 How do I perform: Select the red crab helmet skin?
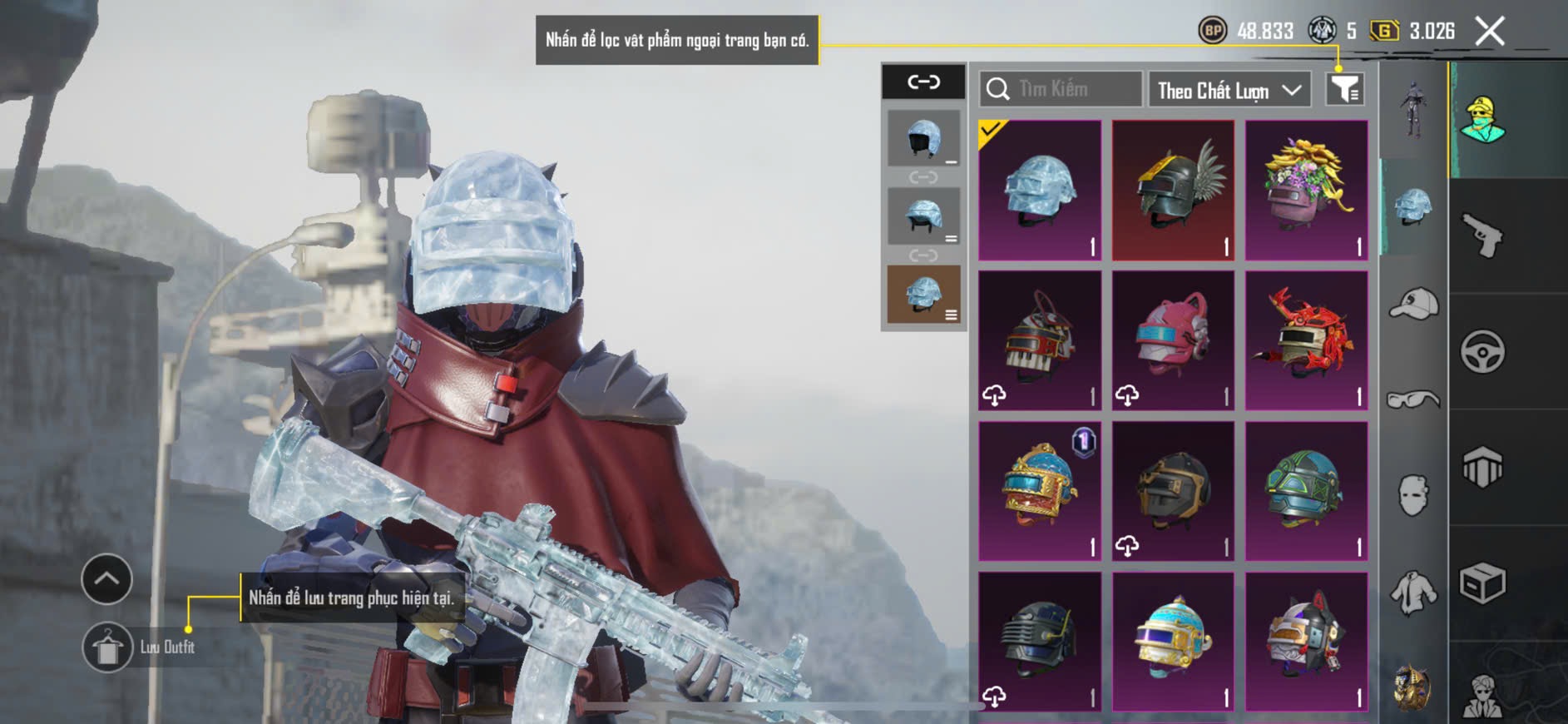pyautogui.click(x=1306, y=340)
